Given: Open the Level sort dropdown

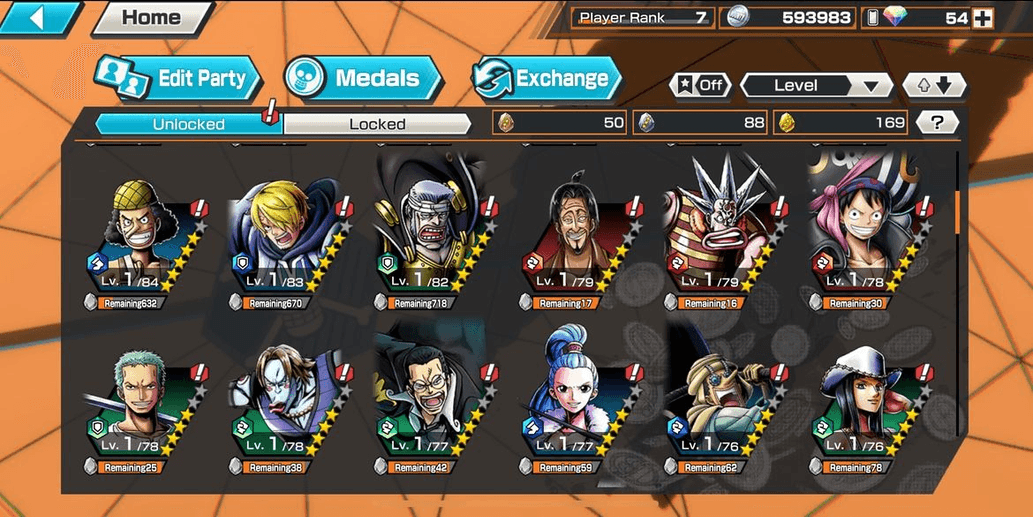Looking at the screenshot, I should pos(816,85).
